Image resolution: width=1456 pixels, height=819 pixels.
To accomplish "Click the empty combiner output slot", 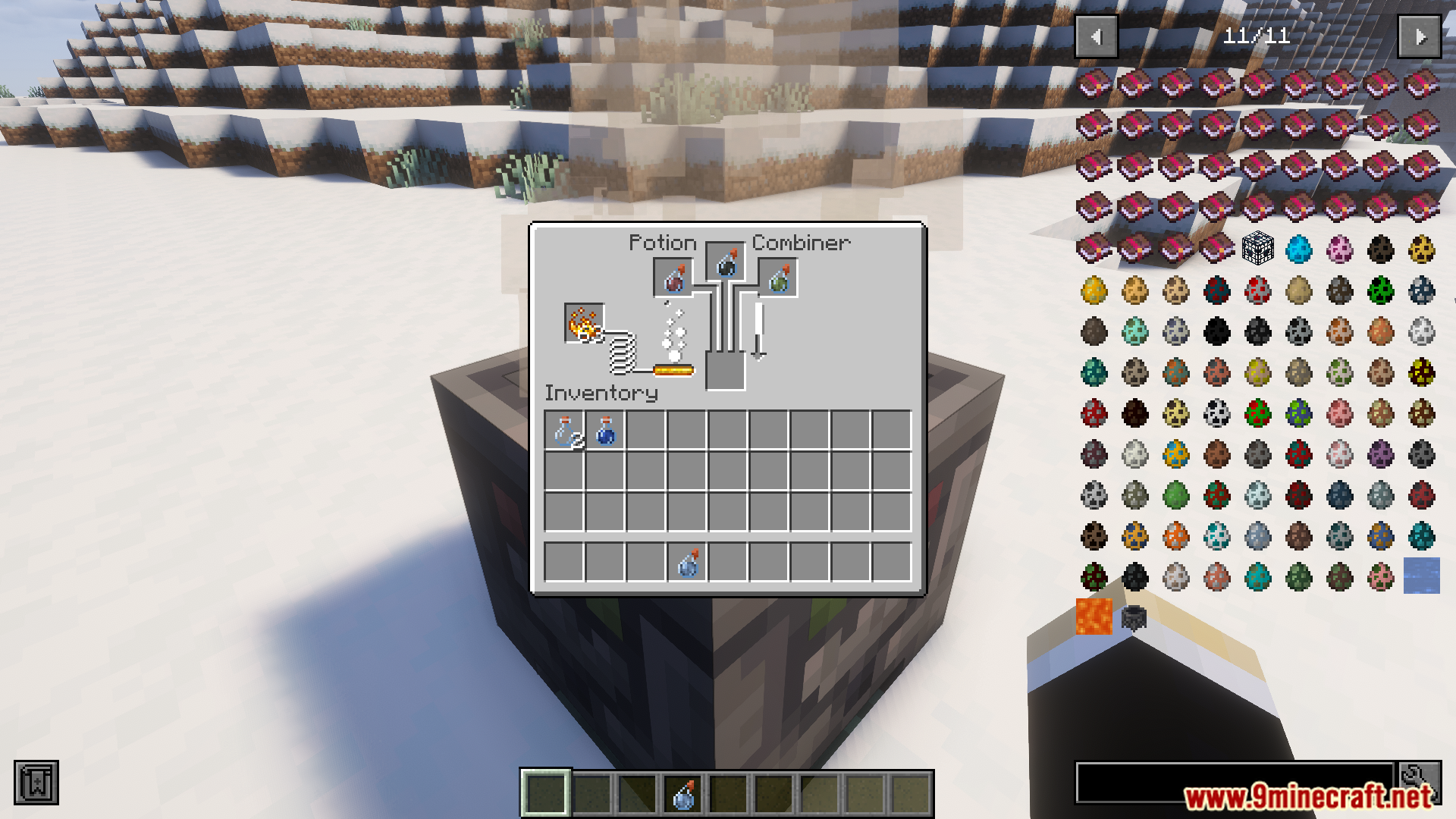I will (x=726, y=371).
